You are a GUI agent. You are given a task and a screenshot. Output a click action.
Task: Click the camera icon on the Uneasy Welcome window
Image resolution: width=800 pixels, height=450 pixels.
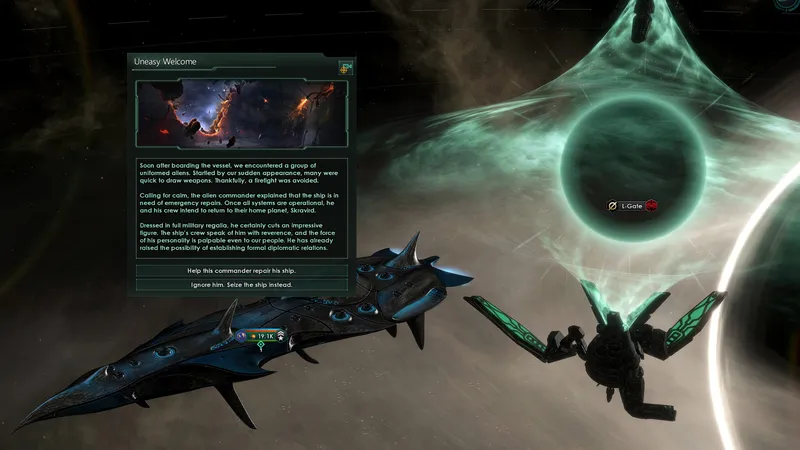[x=346, y=67]
